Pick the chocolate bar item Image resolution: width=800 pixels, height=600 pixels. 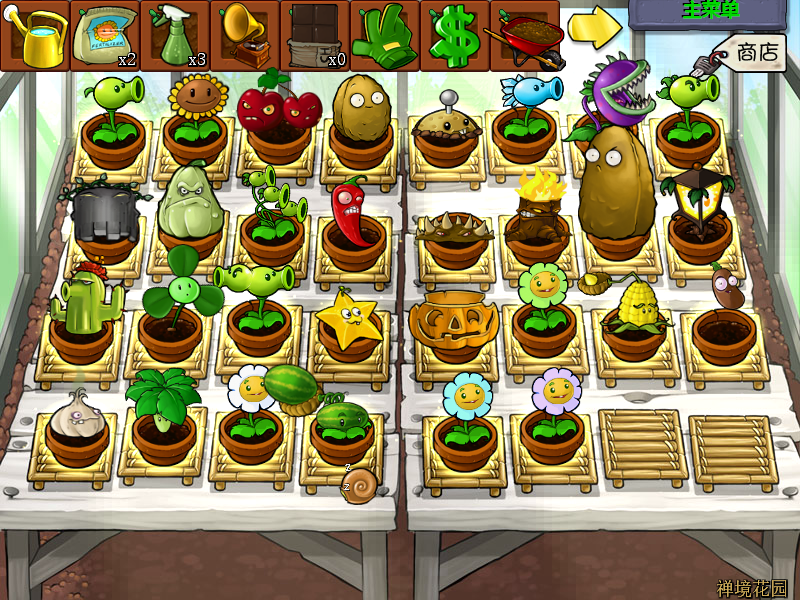tap(315, 35)
